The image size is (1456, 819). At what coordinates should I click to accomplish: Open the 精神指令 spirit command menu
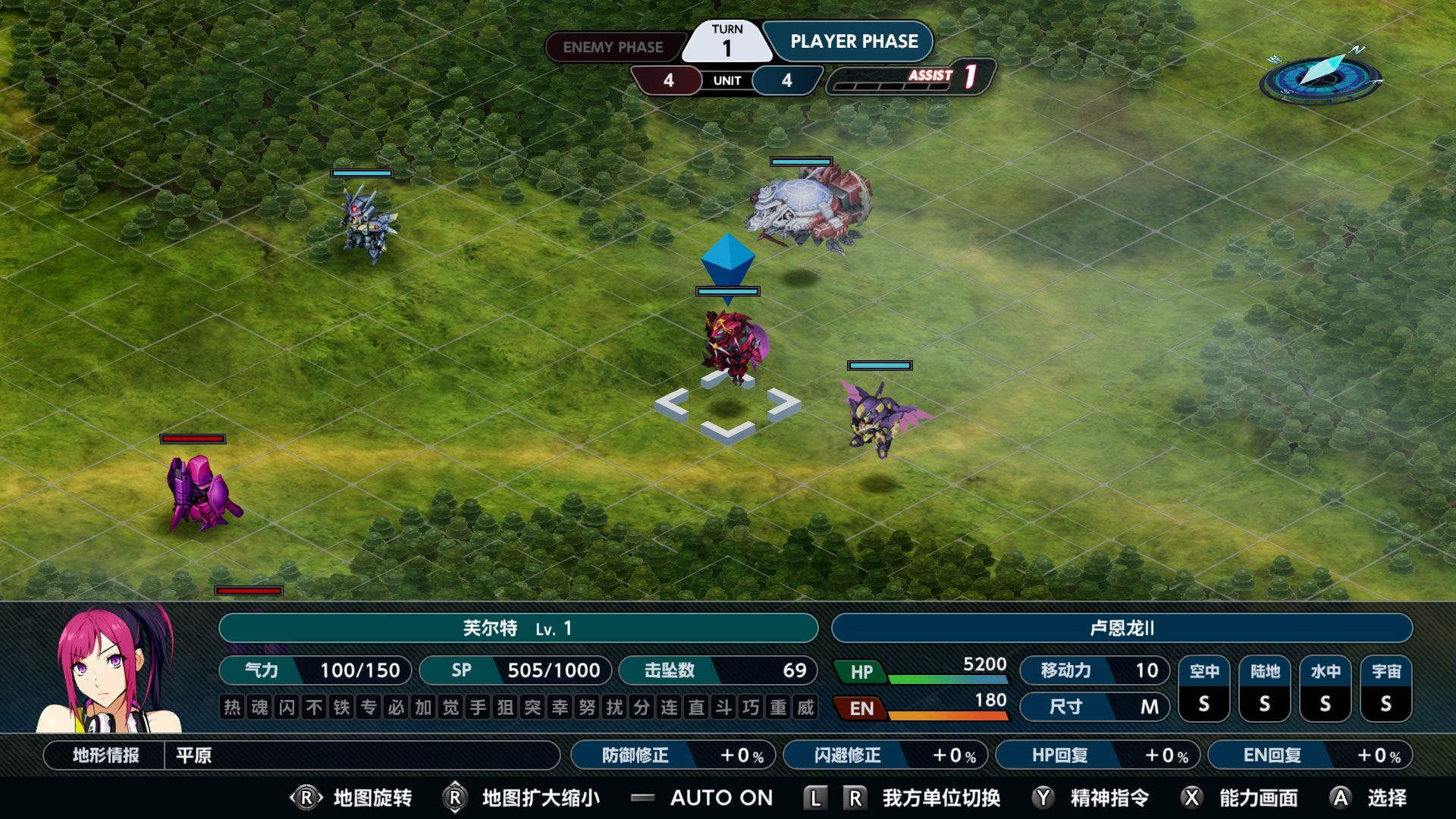point(1109,798)
